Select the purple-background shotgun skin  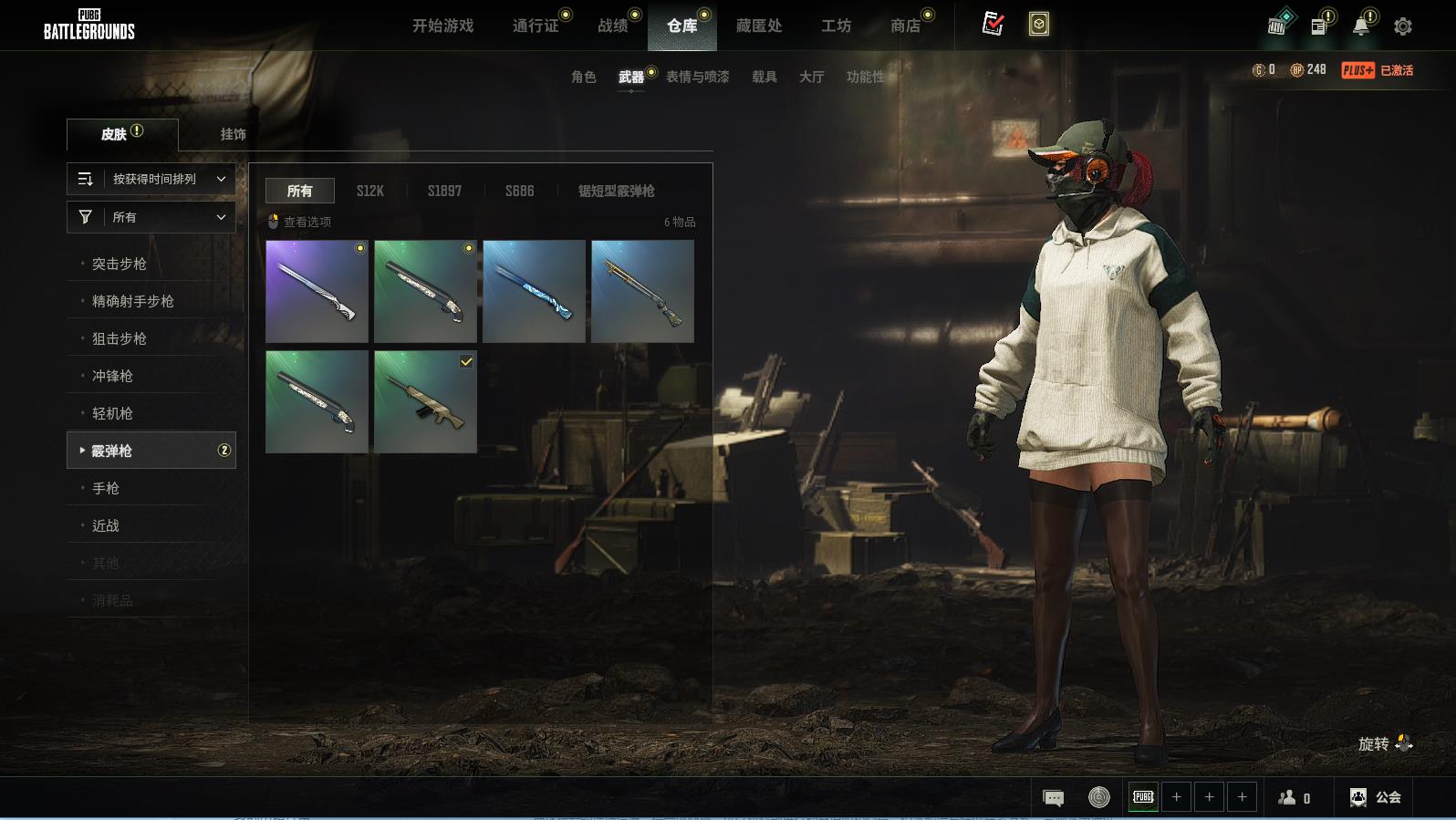317,291
